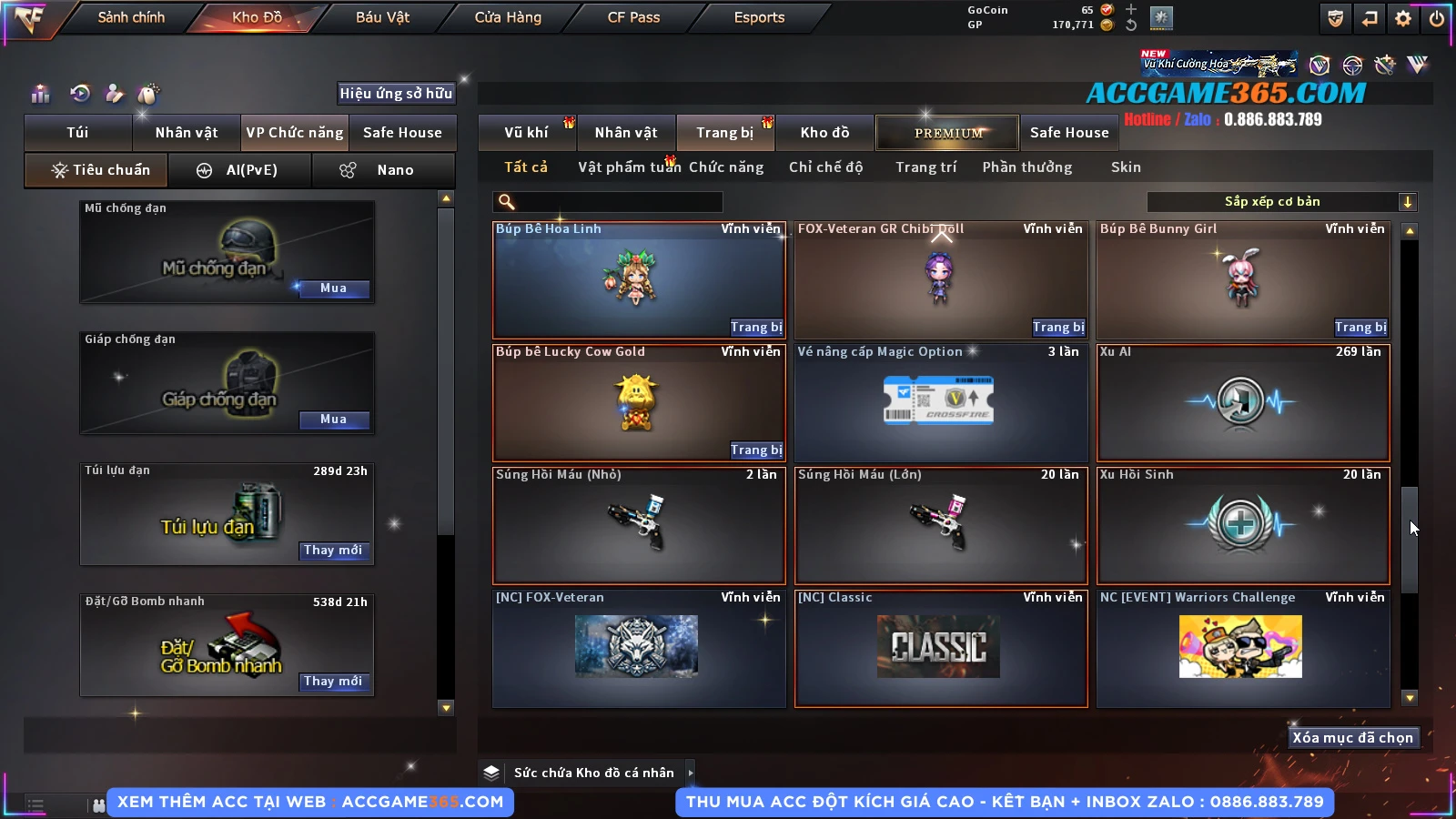1456x819 pixels.
Task: Go to the Cửa Hàng shop
Action: (x=508, y=17)
